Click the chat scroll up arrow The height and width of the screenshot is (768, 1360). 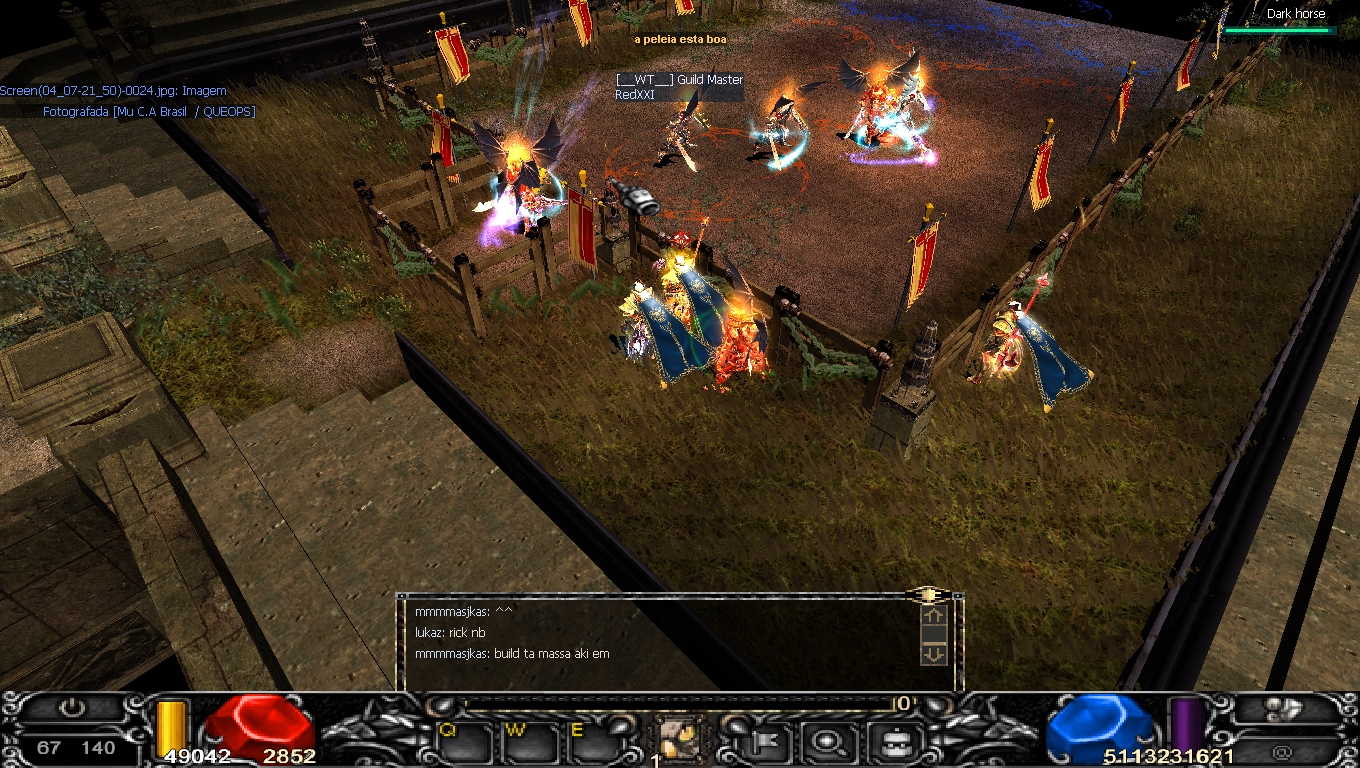point(932,616)
